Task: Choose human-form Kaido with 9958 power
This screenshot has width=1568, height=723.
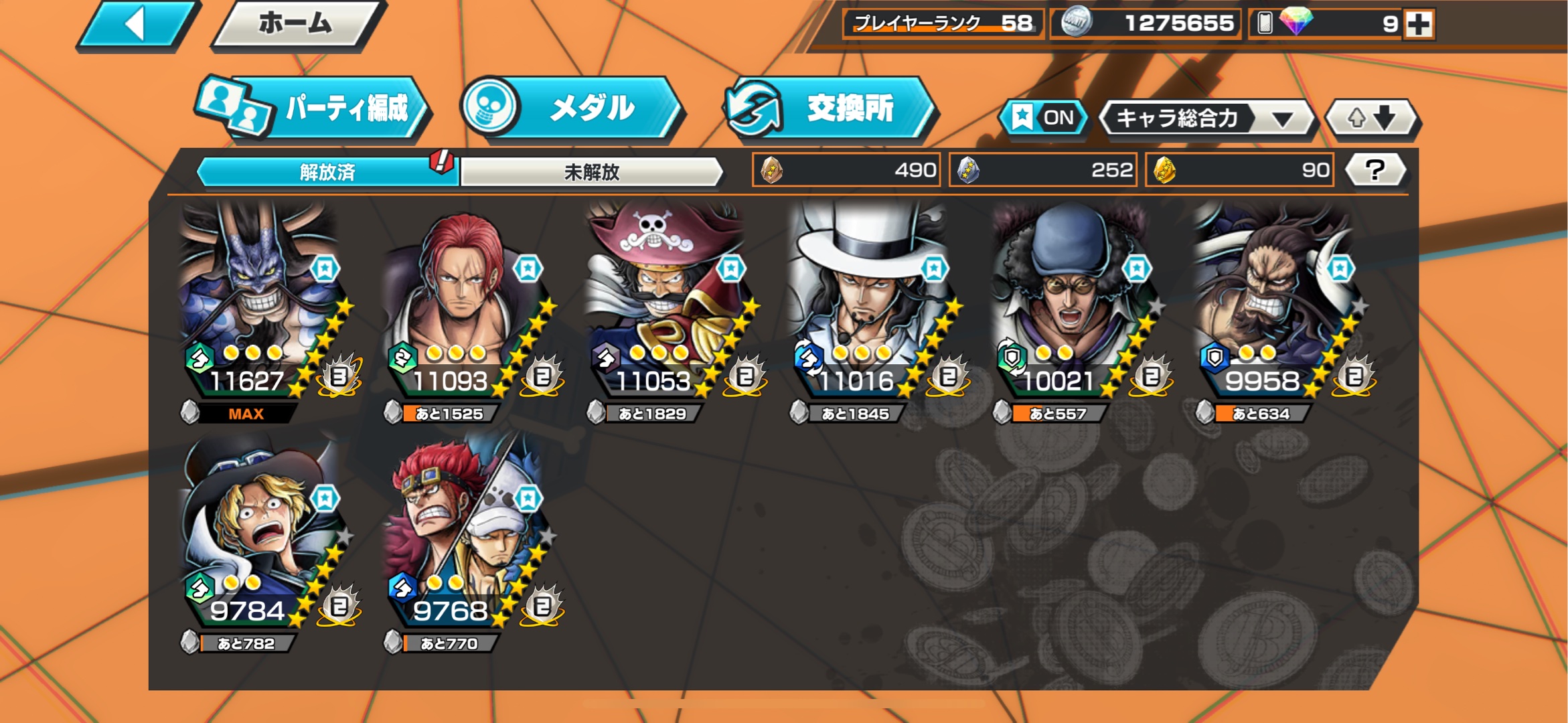Action: (1277, 301)
